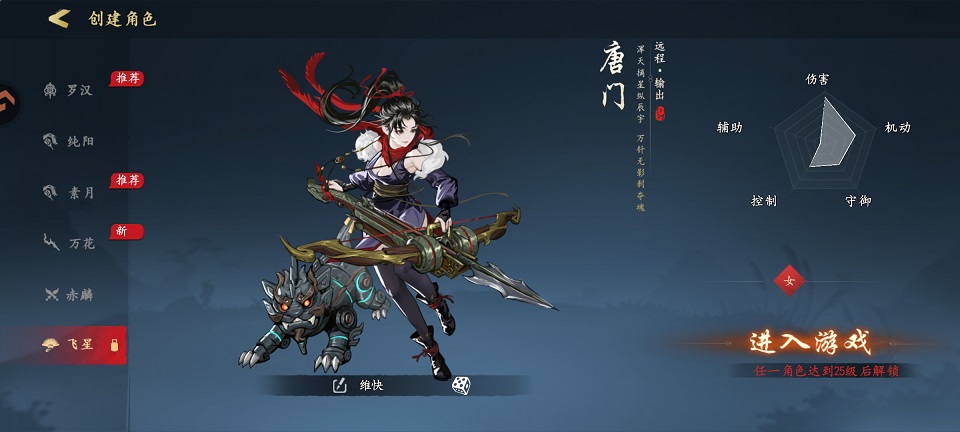Toggle the red 女 gender diamond
This screenshot has width=960, height=432.
click(x=789, y=281)
